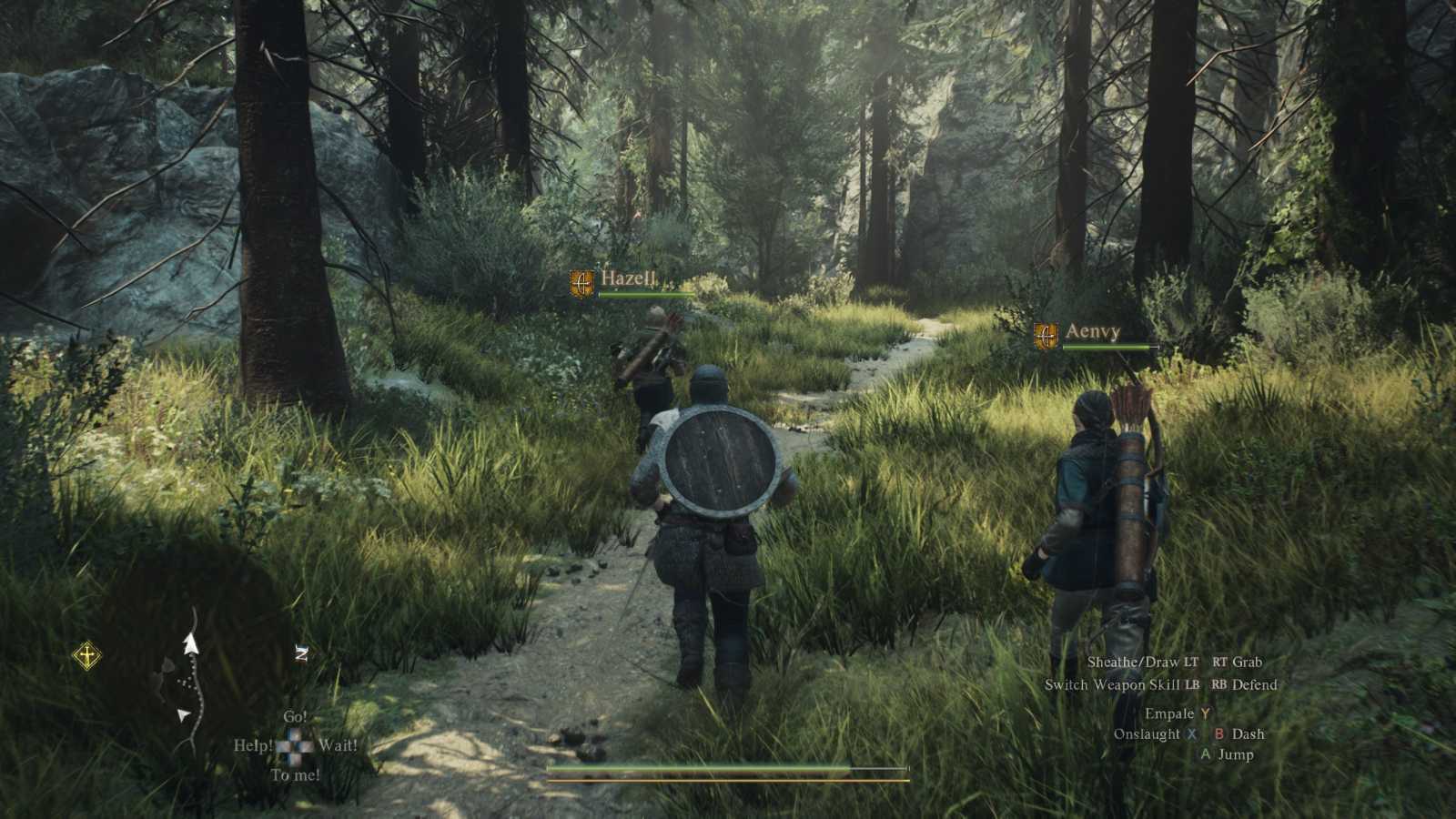
Task: Click the d-pad icon between Help! and Wait!
Action: [x=294, y=745]
